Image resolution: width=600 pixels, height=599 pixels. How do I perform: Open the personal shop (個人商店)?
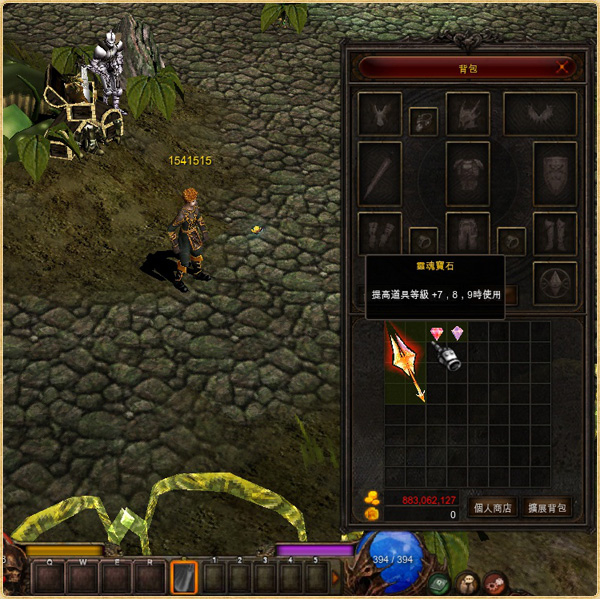tap(492, 507)
